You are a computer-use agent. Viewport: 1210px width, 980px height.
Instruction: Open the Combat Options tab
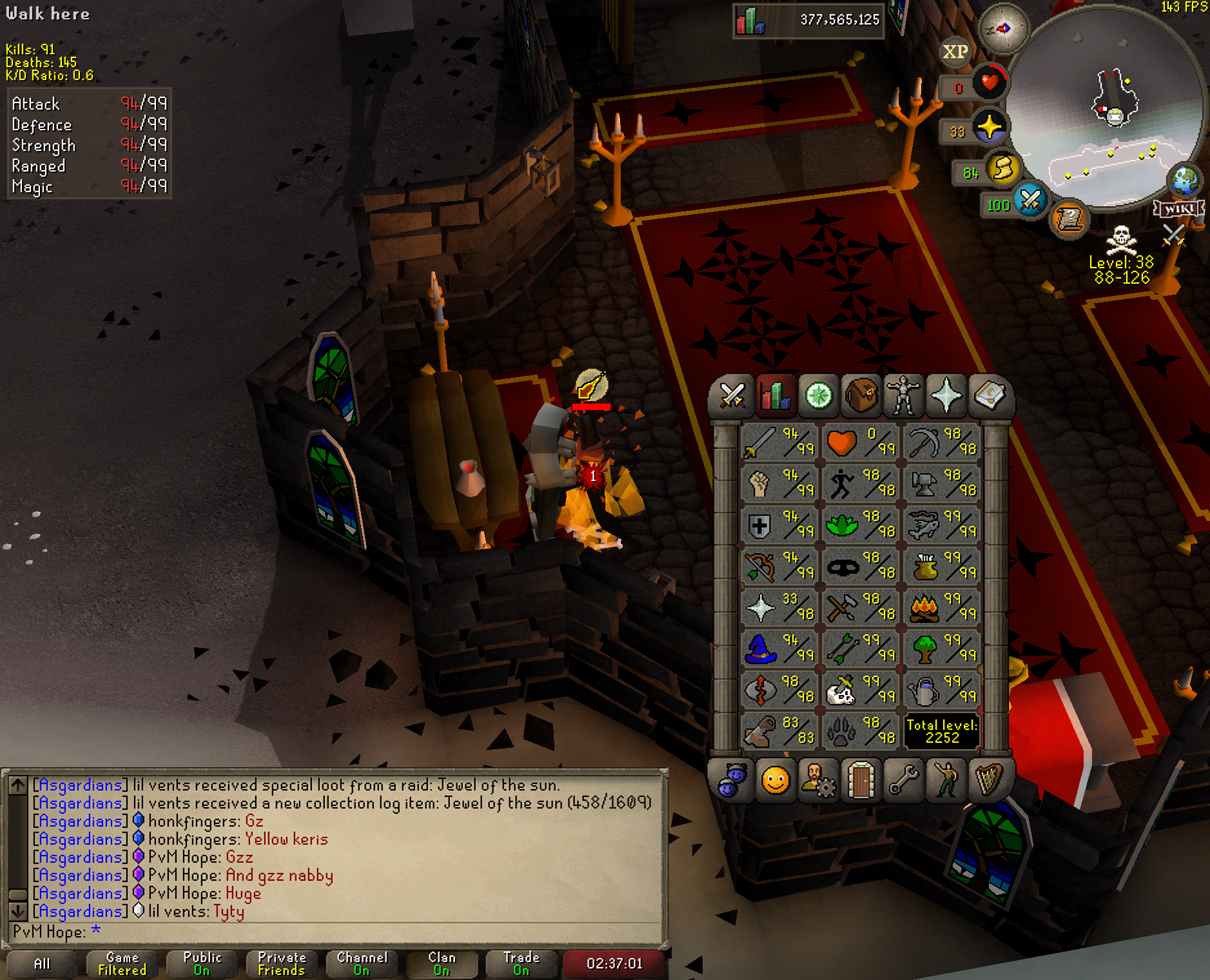coord(732,395)
